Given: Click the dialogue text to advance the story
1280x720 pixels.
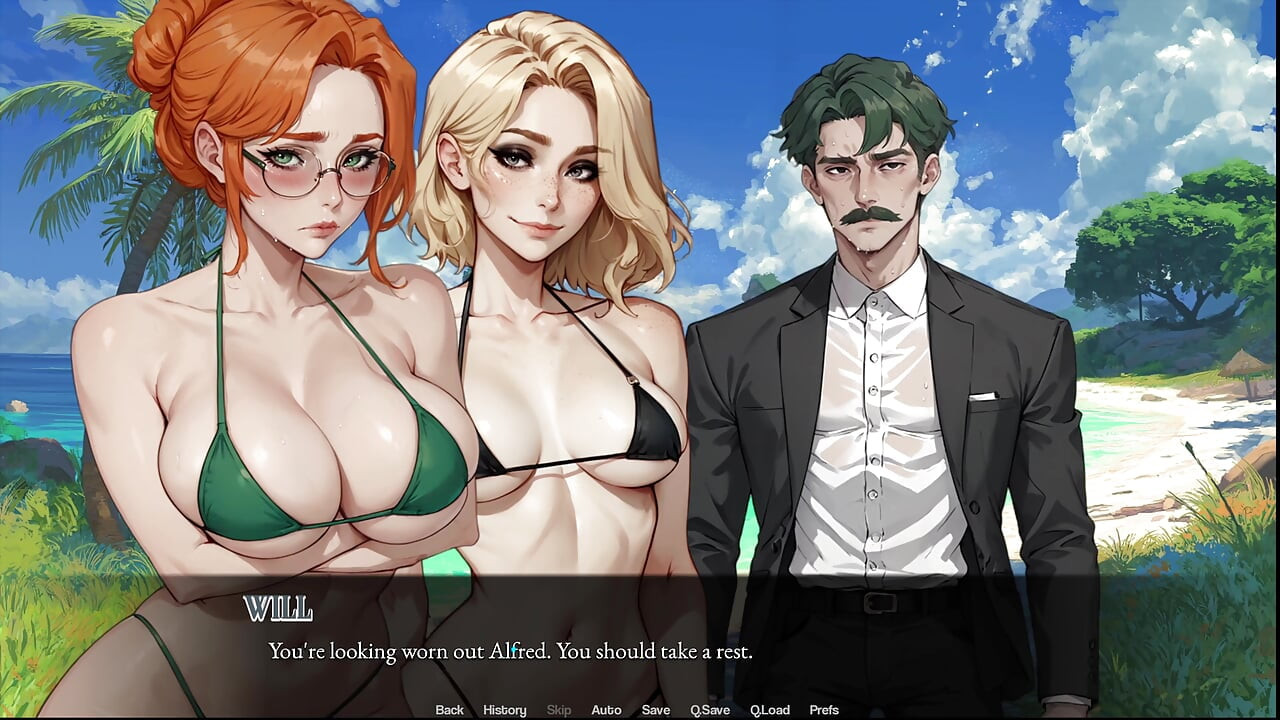Looking at the screenshot, I should 510,651.
